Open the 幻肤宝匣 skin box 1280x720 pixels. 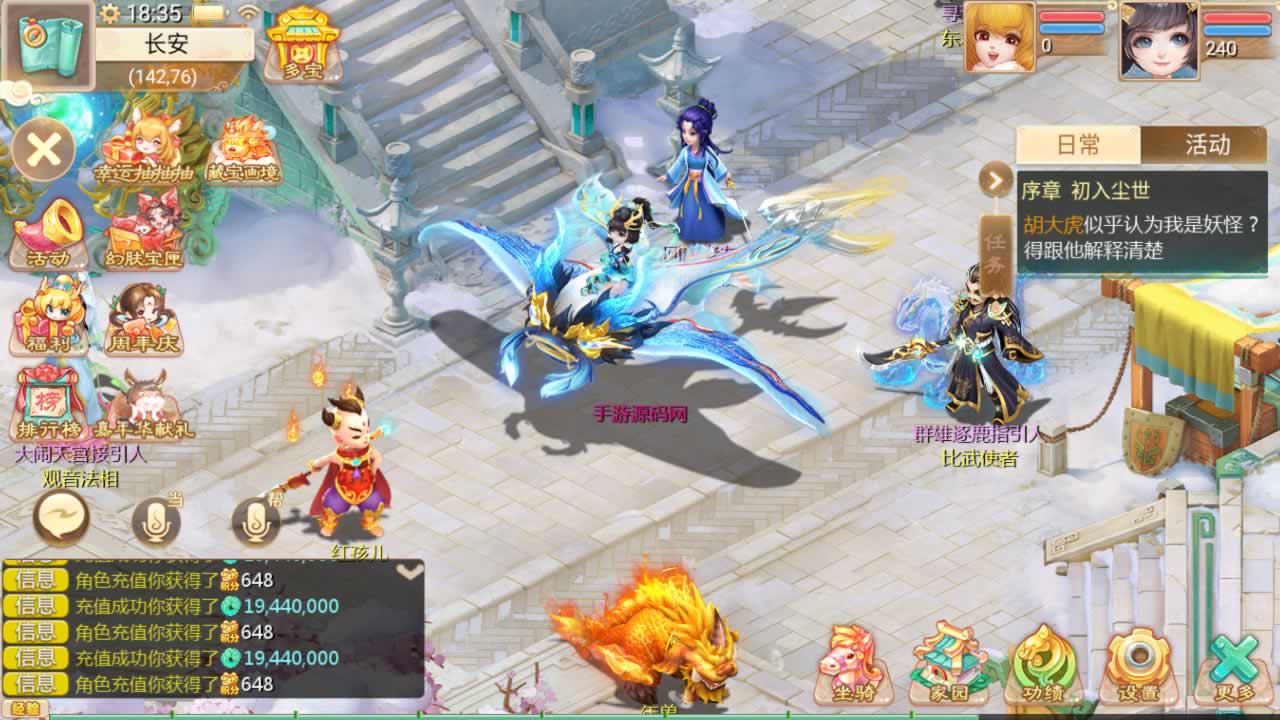click(145, 236)
